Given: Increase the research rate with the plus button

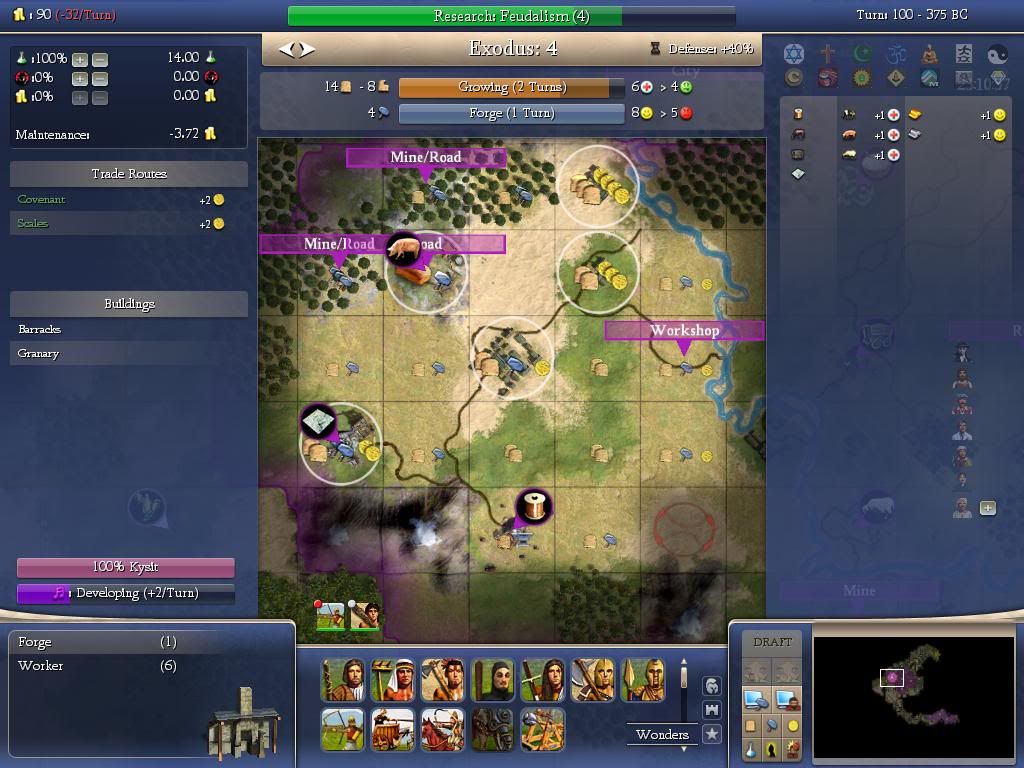Looking at the screenshot, I should click(x=80, y=59).
